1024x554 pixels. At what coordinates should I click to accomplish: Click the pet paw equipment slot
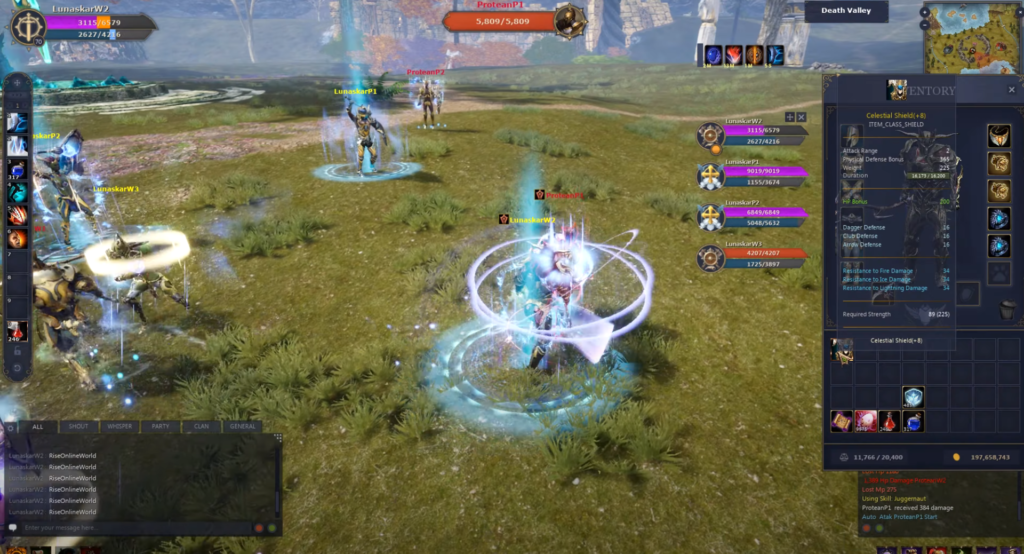point(999,273)
